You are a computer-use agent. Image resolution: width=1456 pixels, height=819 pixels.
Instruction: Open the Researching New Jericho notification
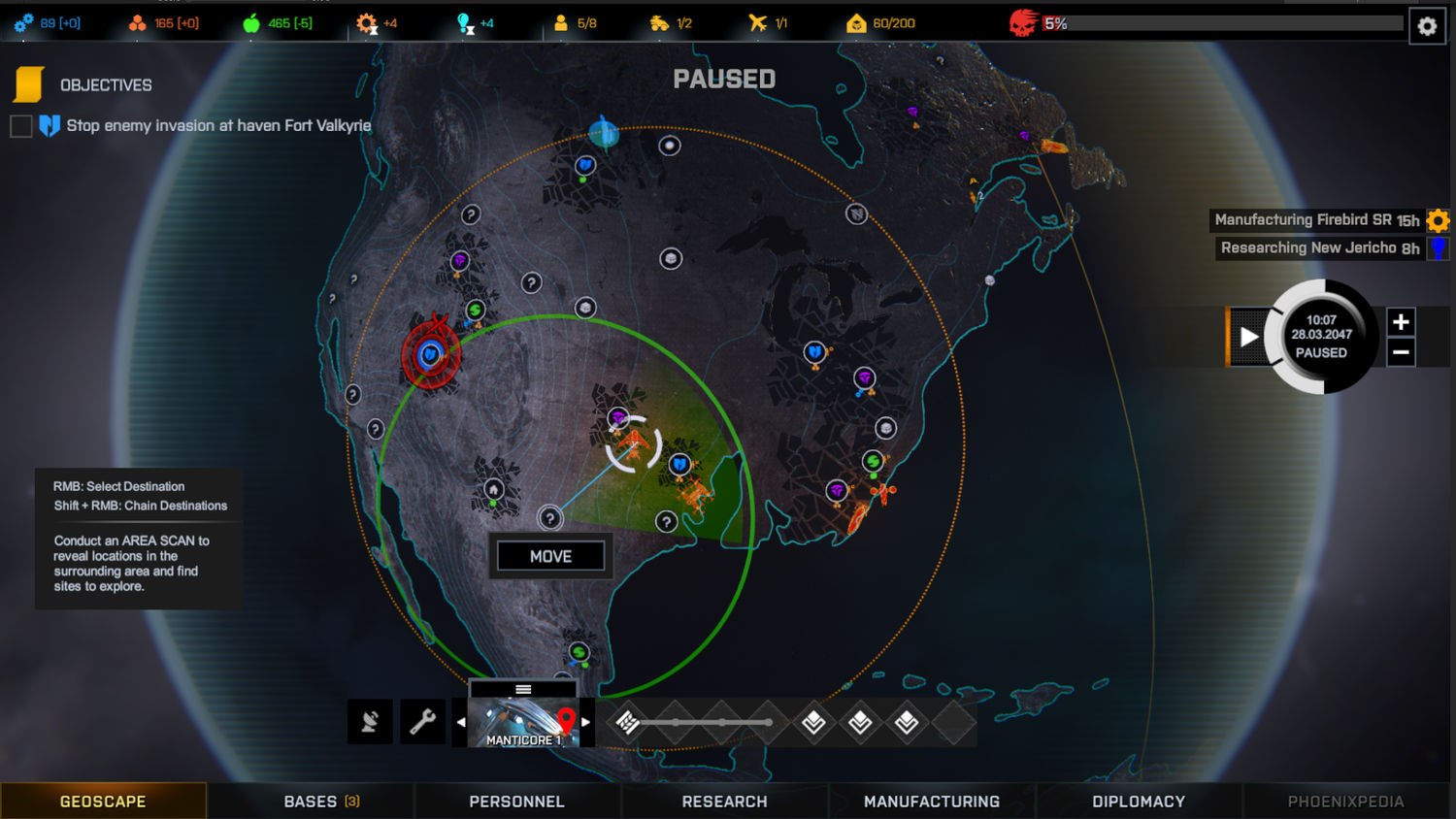[x=1319, y=248]
